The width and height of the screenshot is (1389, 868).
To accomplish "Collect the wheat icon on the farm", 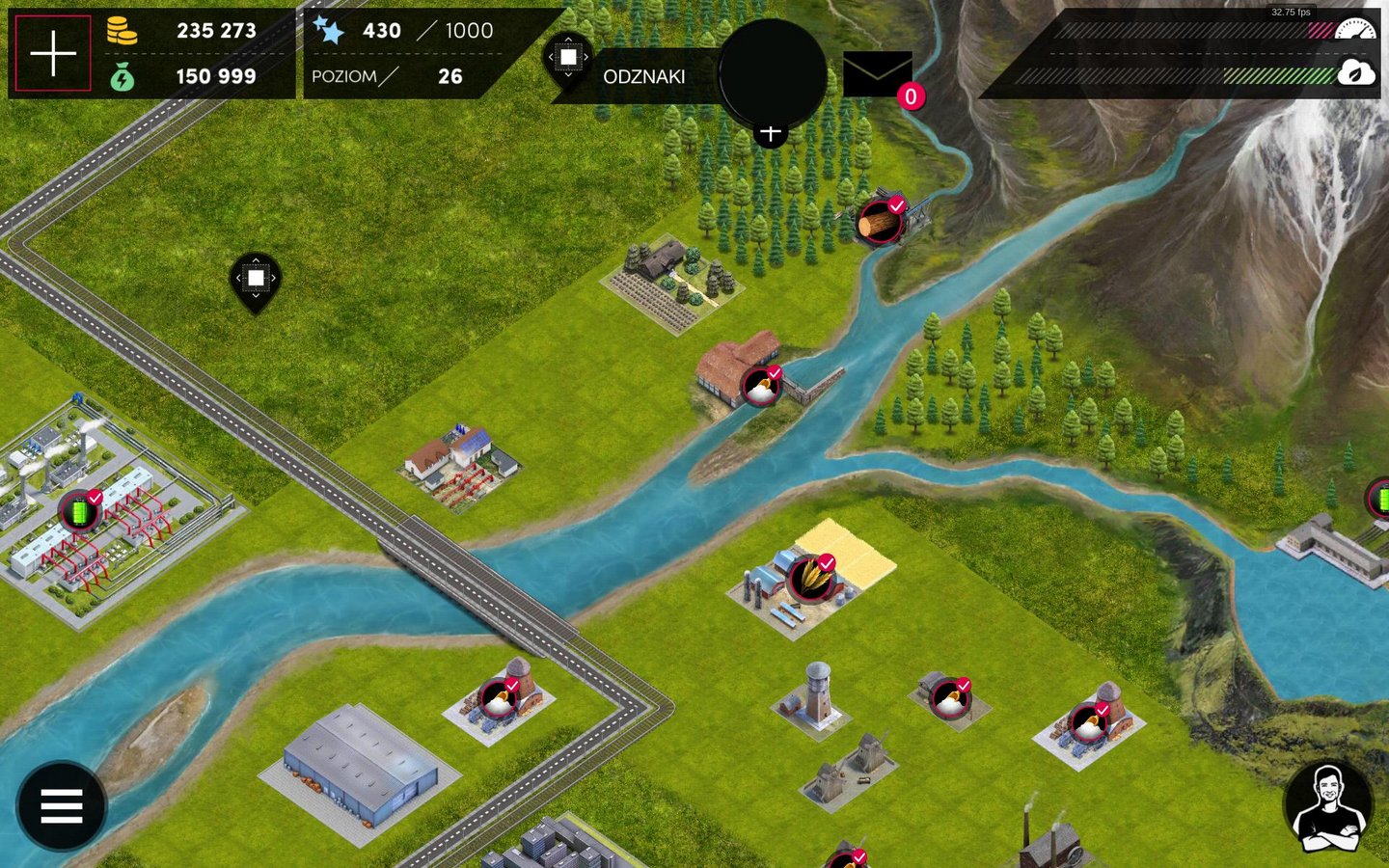I will (x=810, y=579).
